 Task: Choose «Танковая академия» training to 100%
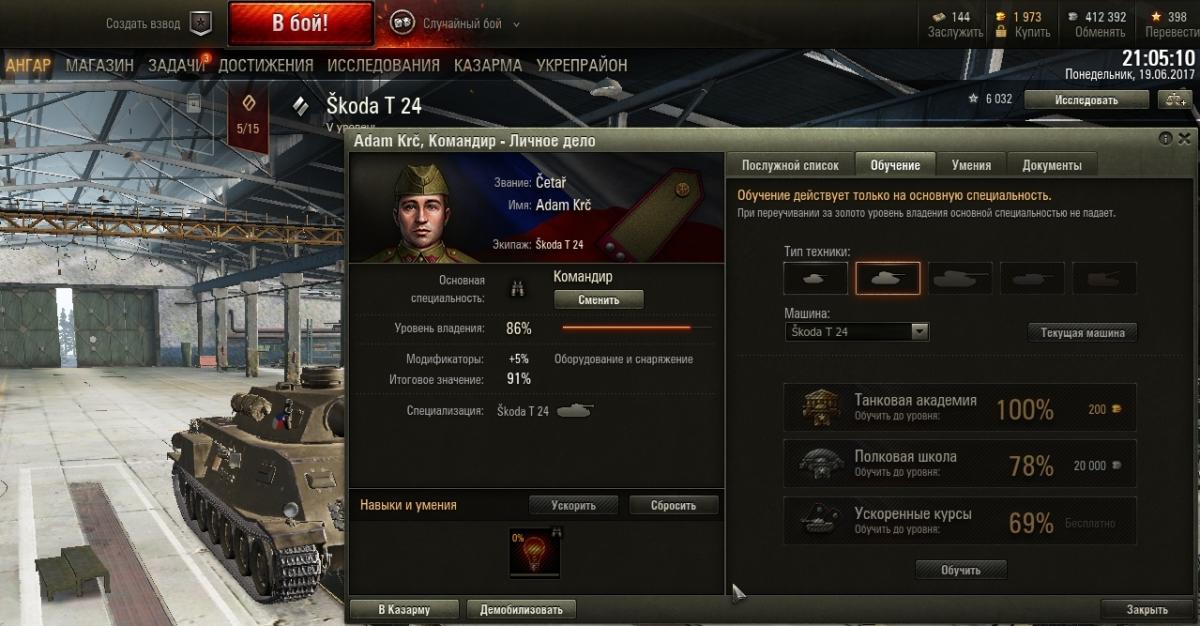coord(959,407)
